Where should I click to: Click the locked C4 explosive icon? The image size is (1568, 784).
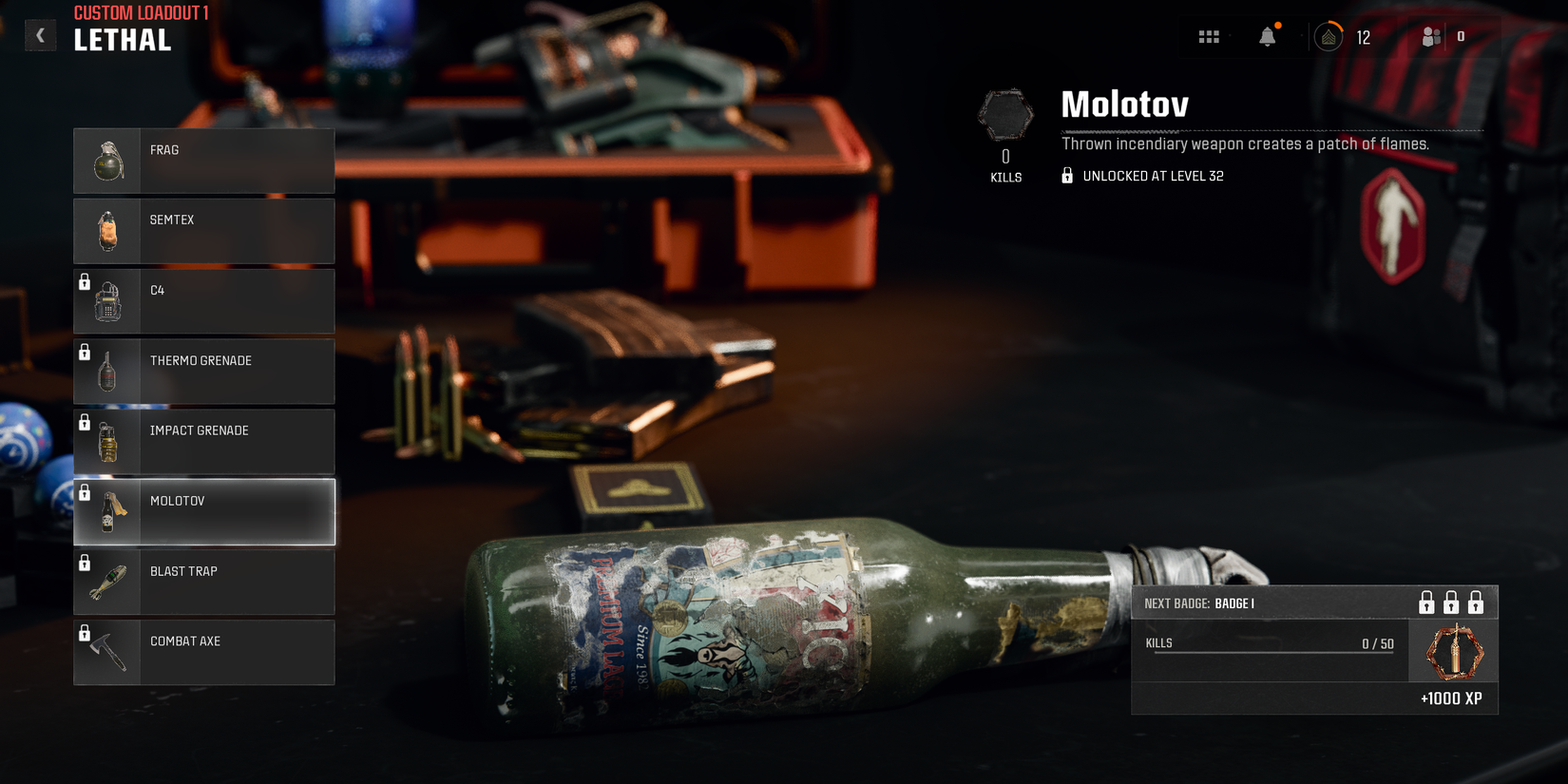107,300
